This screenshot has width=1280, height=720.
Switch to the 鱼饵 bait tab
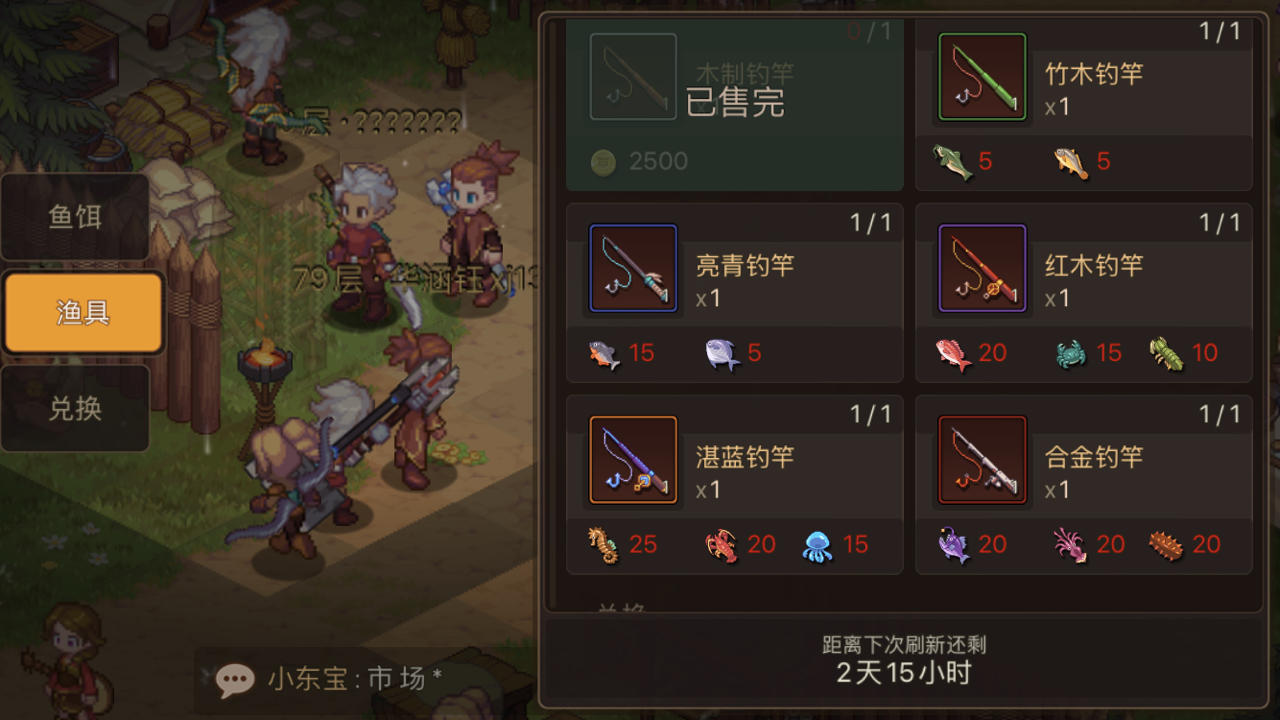75,217
